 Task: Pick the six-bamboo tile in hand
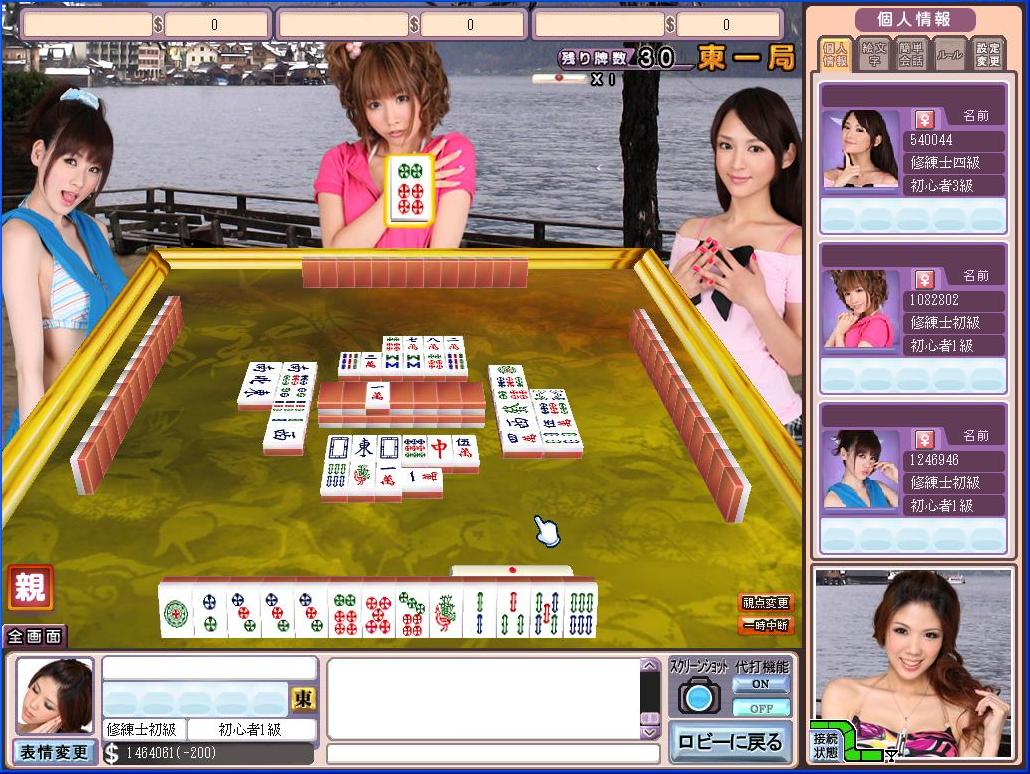[580, 611]
